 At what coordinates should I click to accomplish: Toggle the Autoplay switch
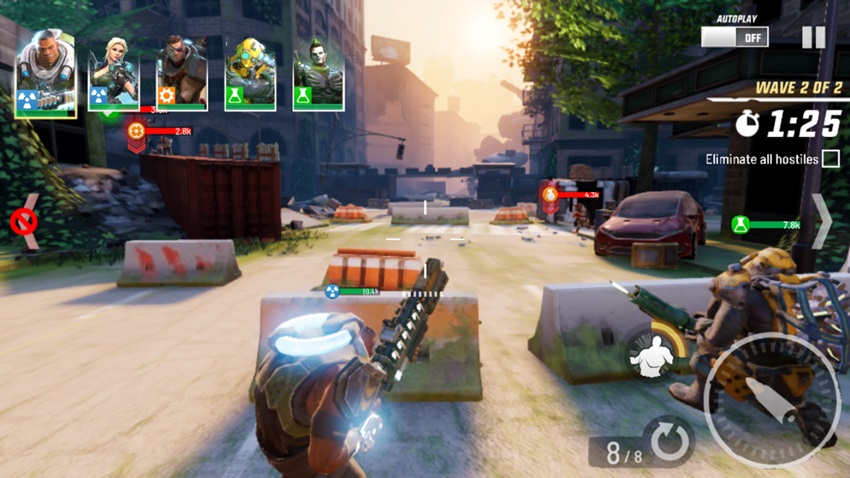pos(734,37)
